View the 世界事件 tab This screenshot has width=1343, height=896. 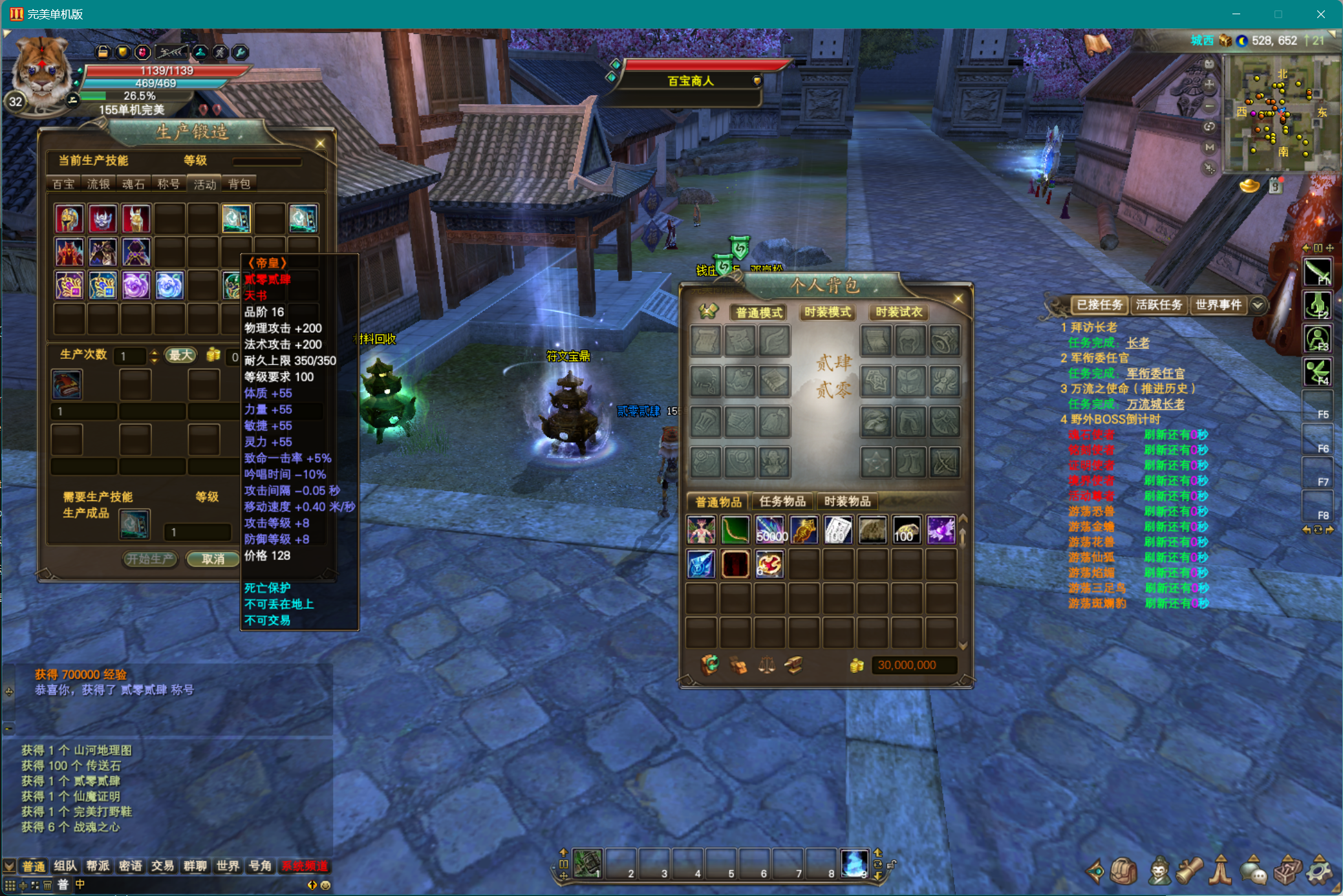(1218, 304)
